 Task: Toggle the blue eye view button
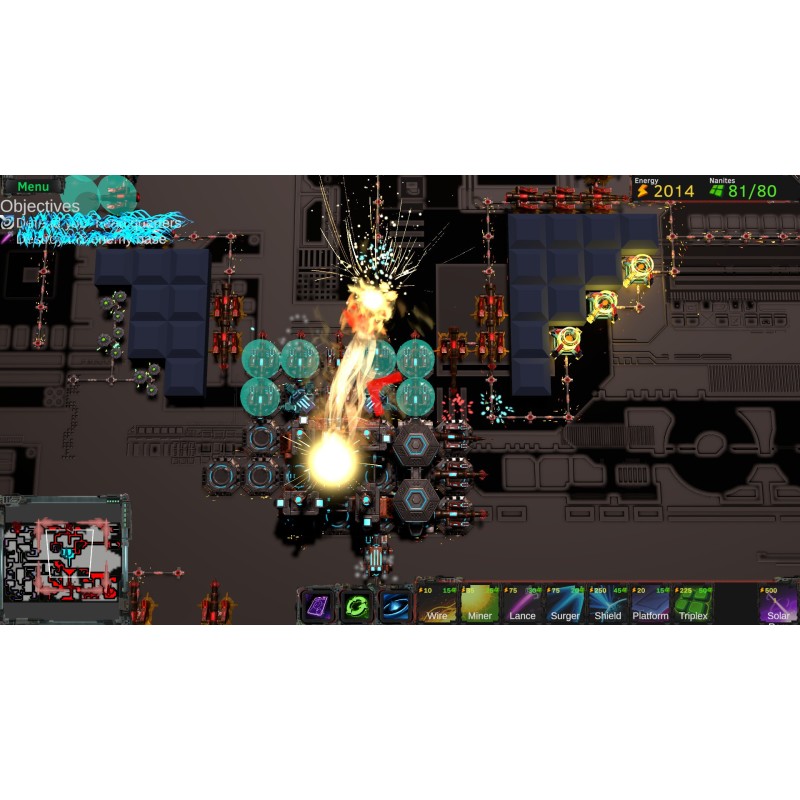[395, 606]
